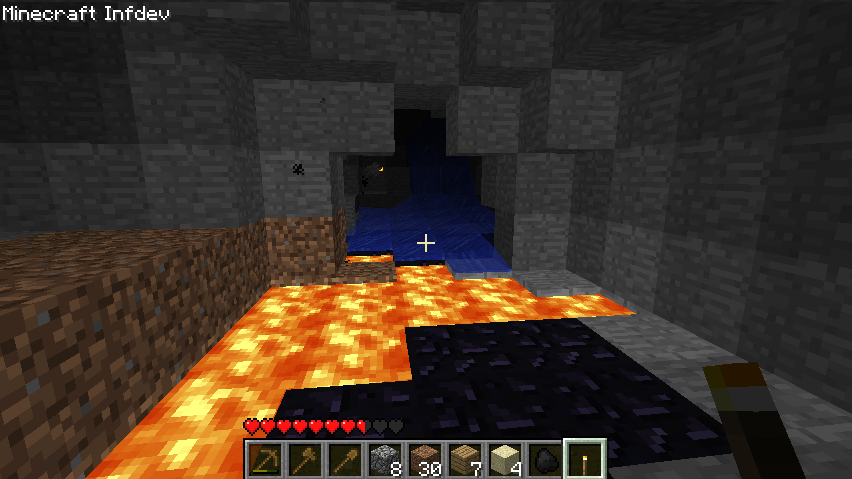
Task: Choose the dirt stack of 30
Action: [x=424, y=459]
